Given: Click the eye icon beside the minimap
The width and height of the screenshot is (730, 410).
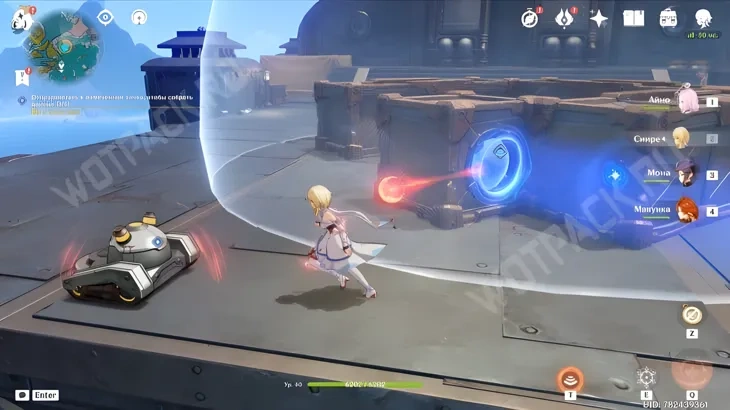Looking at the screenshot, I should click(x=105, y=17).
